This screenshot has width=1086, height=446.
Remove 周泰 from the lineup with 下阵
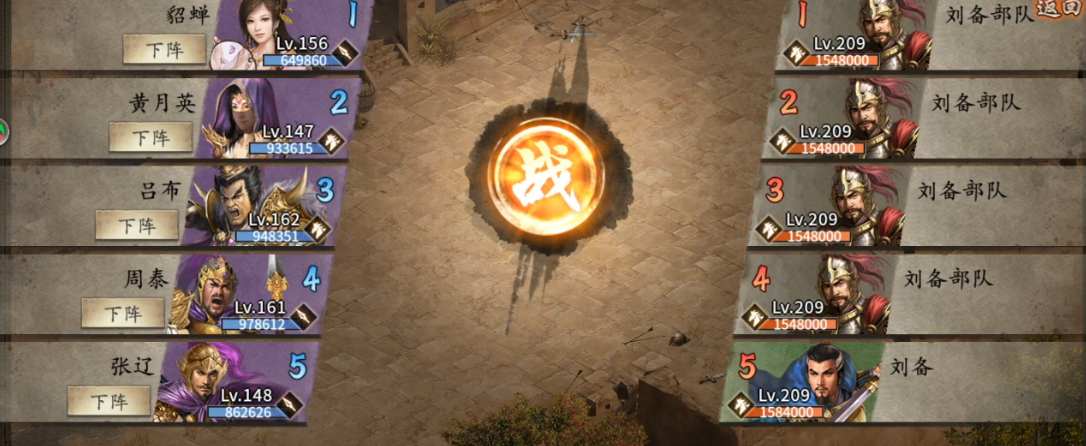pyautogui.click(x=122, y=313)
